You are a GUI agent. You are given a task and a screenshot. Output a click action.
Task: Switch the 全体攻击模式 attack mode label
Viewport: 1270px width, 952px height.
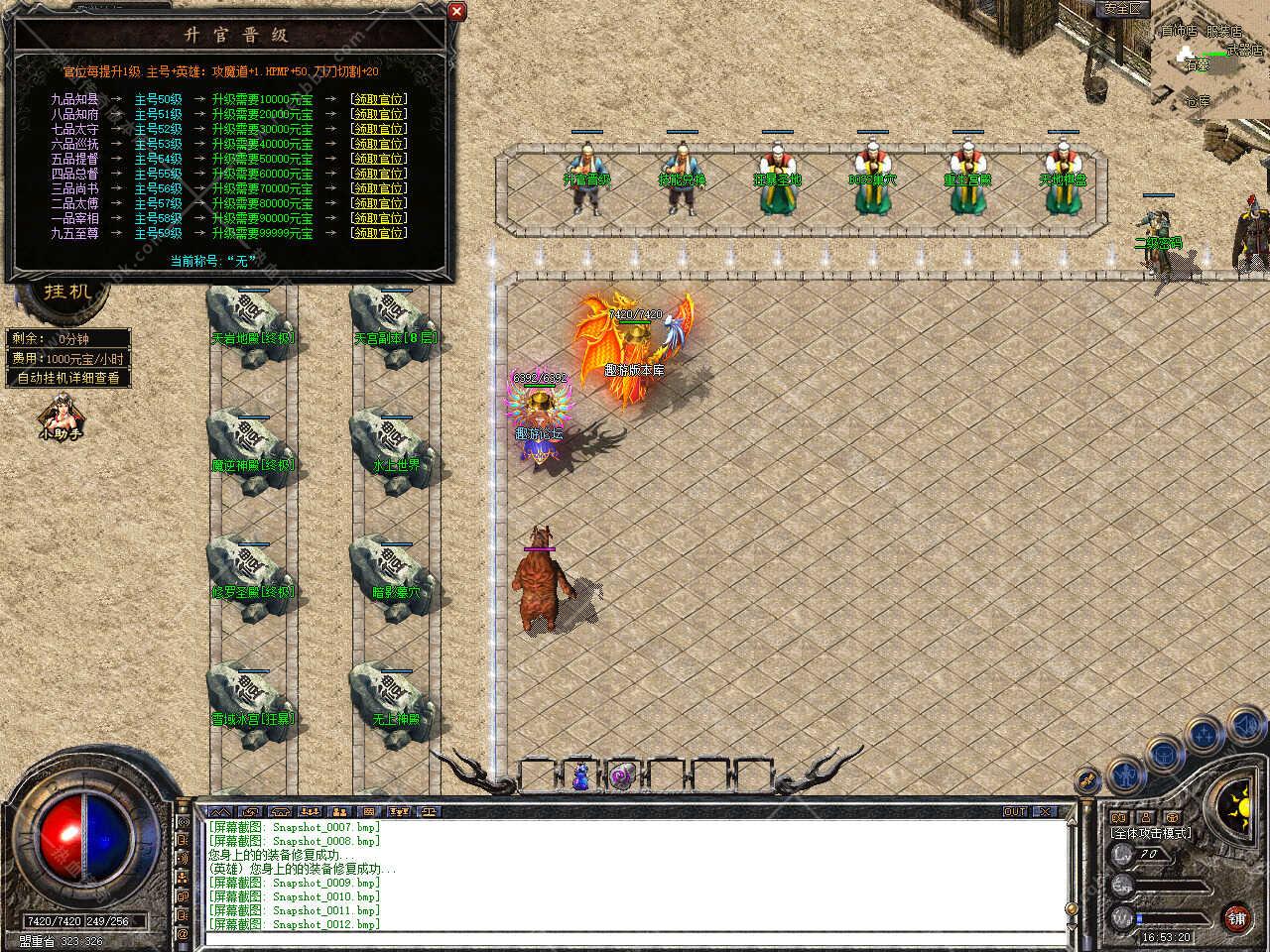(1151, 833)
